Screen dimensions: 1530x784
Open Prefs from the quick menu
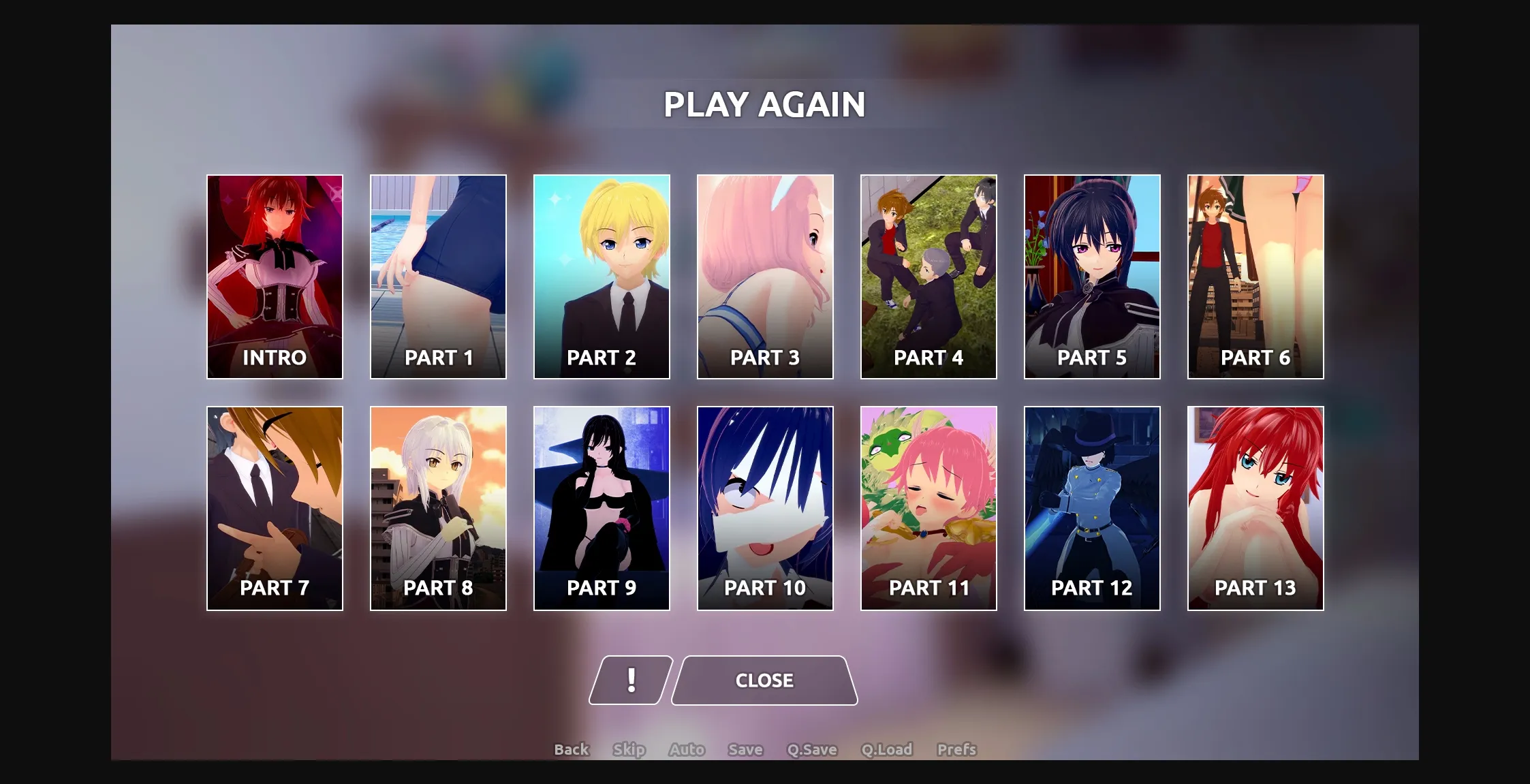tap(956, 749)
